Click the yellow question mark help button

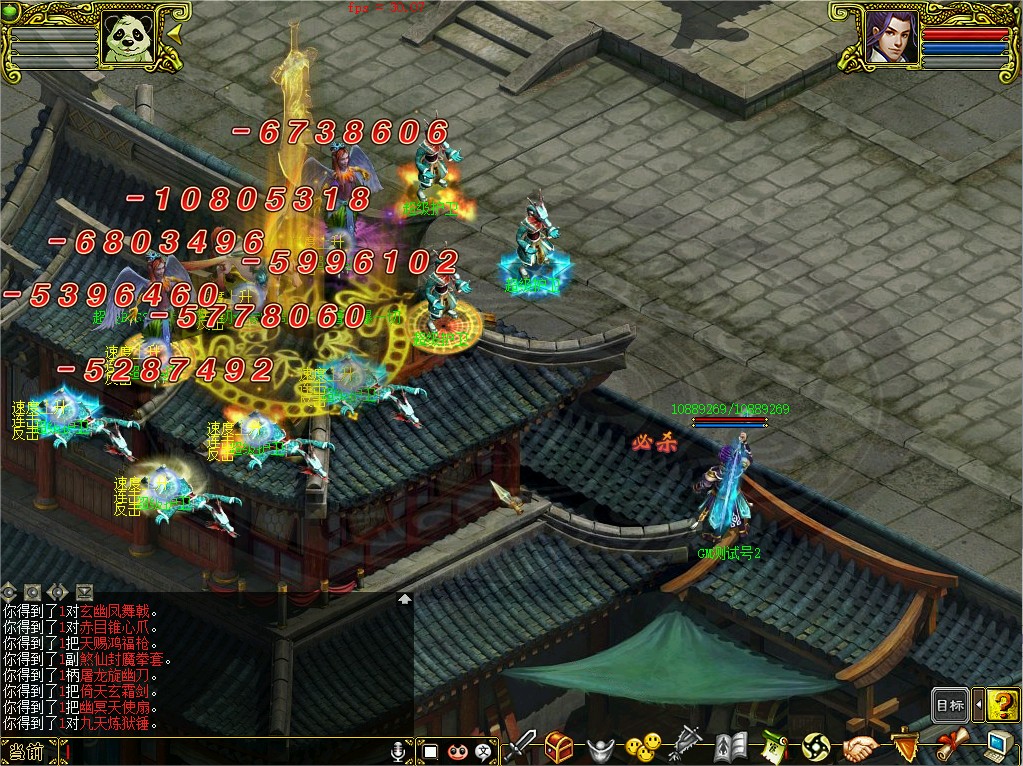coord(1002,705)
